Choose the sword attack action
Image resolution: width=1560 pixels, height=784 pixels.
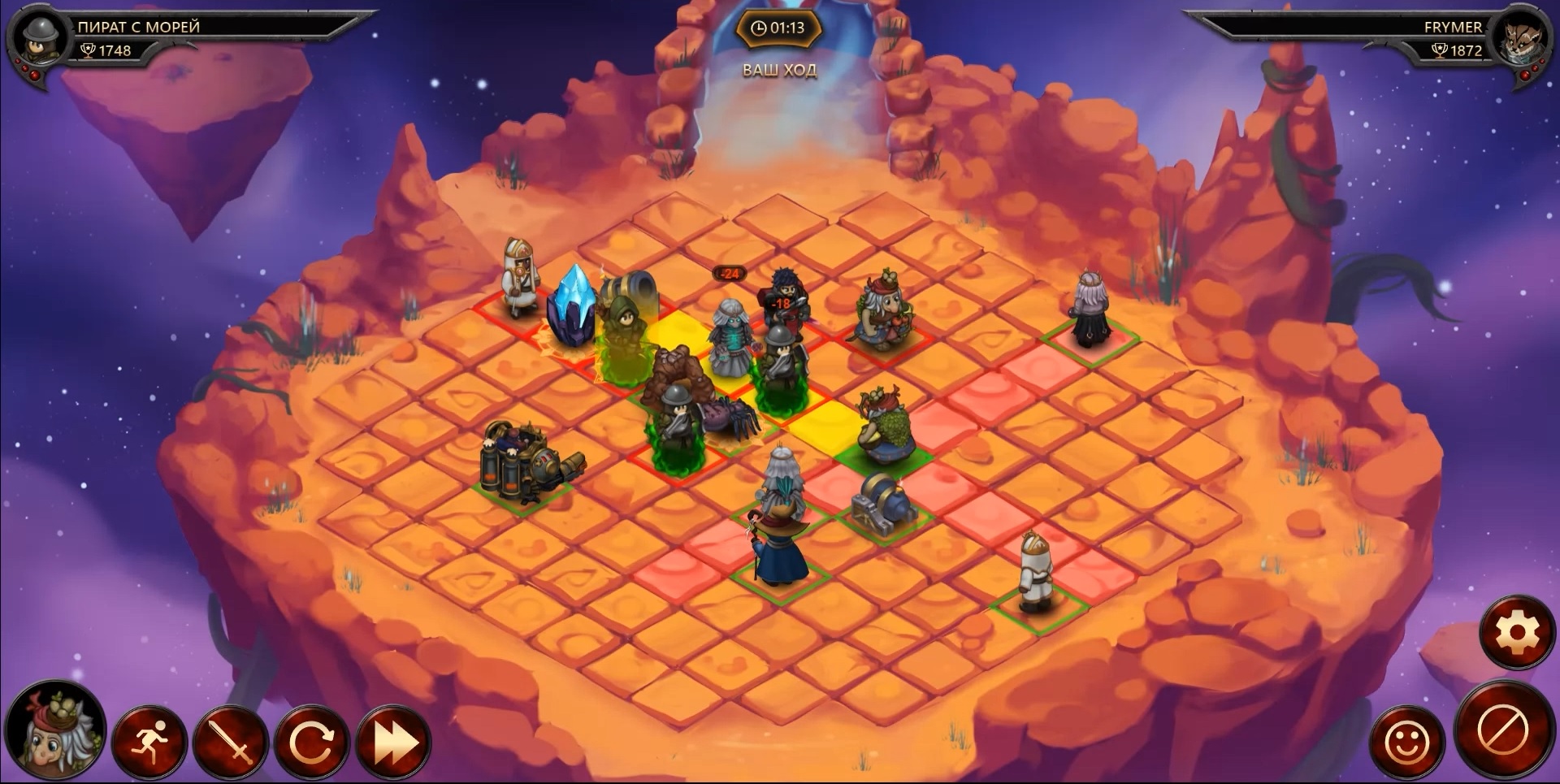(231, 741)
